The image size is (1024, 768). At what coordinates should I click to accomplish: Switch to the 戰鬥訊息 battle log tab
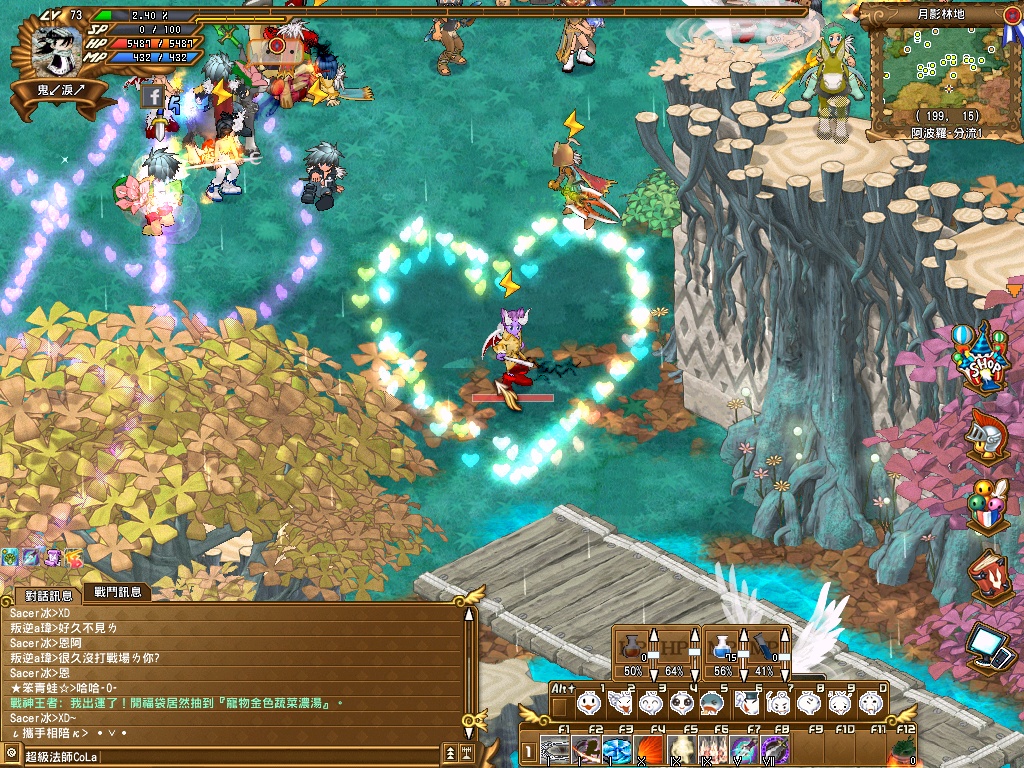116,592
